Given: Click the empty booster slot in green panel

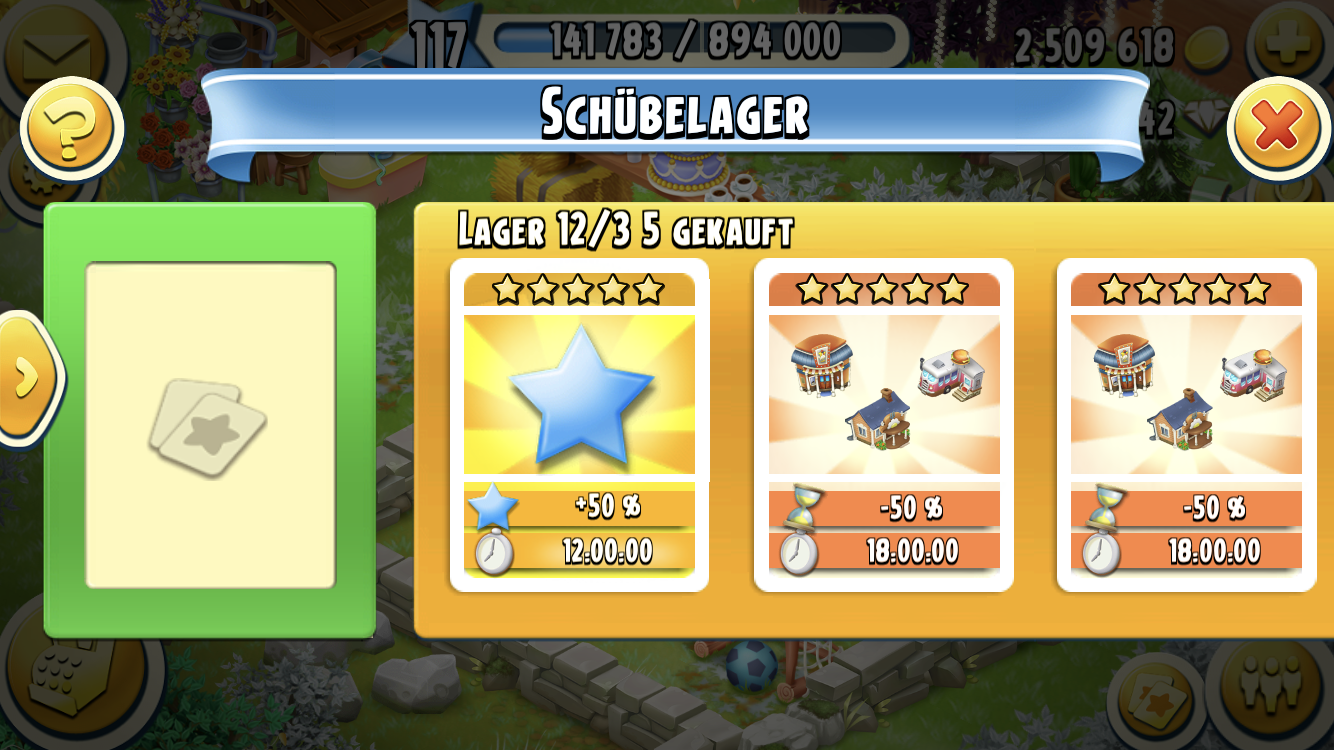Looking at the screenshot, I should tap(210, 425).
